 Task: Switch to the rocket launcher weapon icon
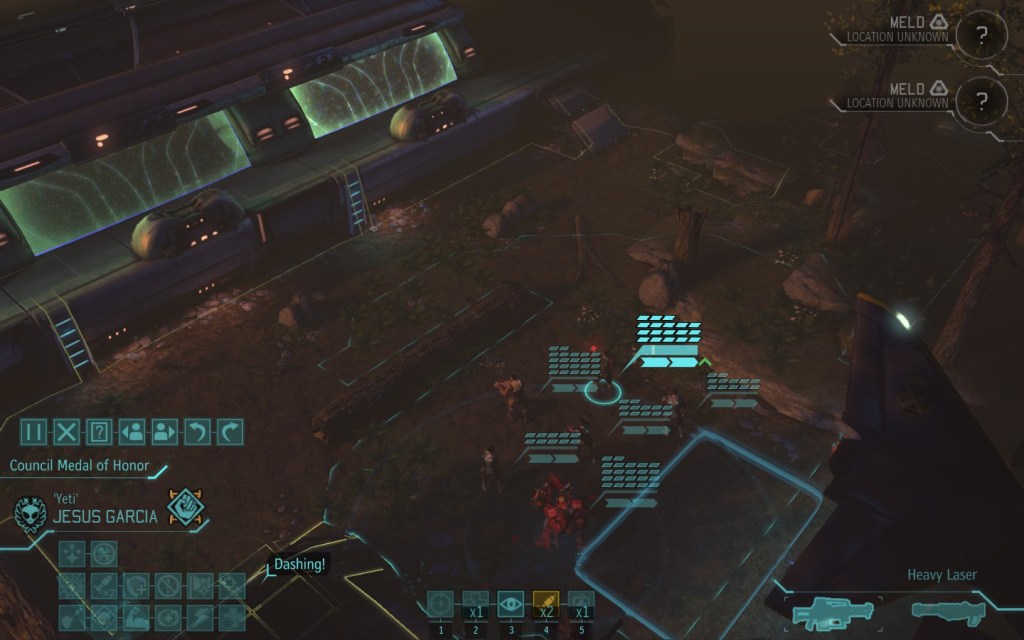[x=947, y=608]
